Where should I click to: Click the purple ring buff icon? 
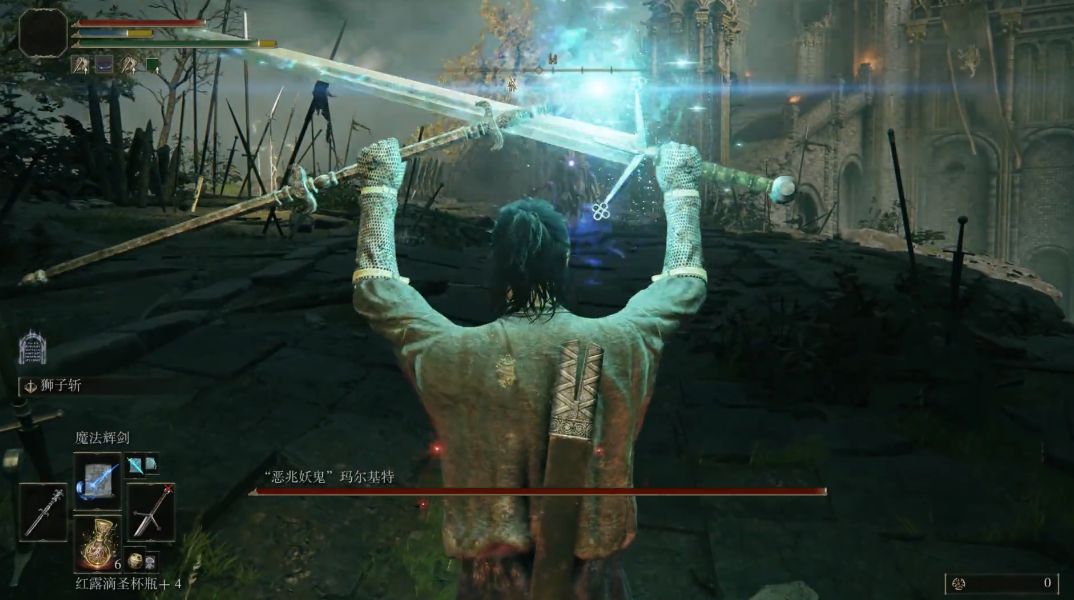[104, 65]
